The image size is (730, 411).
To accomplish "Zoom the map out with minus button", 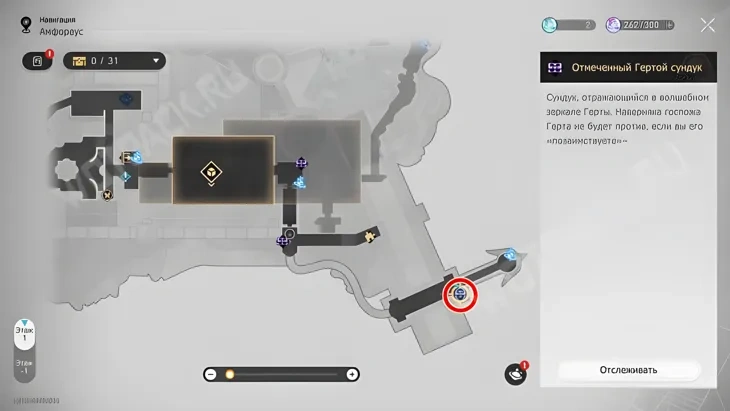I will tap(210, 374).
